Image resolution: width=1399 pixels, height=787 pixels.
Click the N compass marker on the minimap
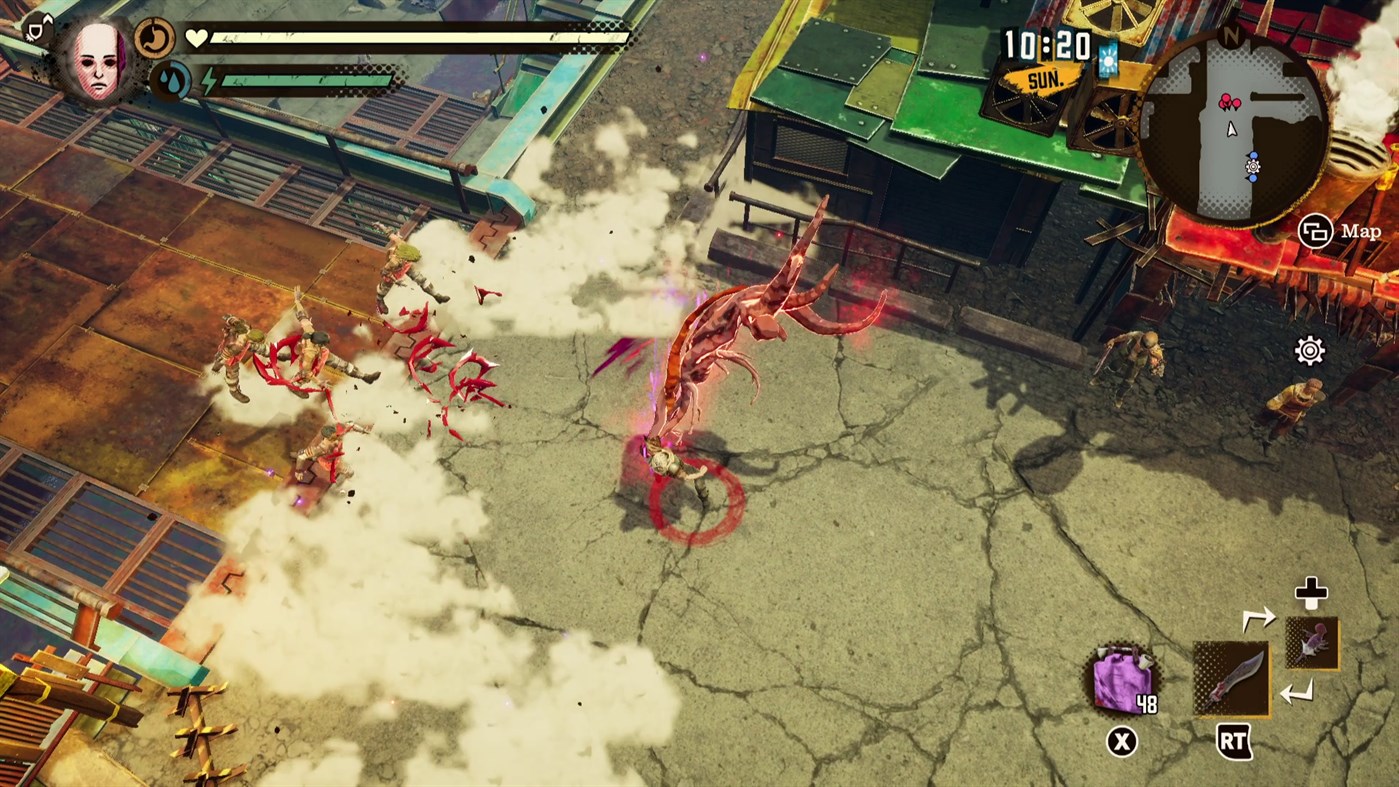[1232, 36]
